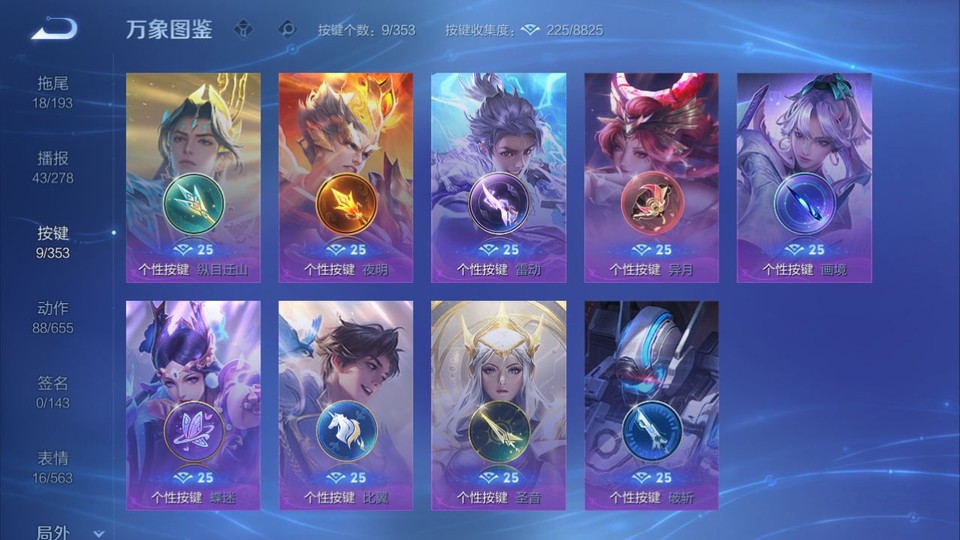The width and height of the screenshot is (960, 540).
Task: Choose the 夜明 button skin card
Action: (346, 177)
